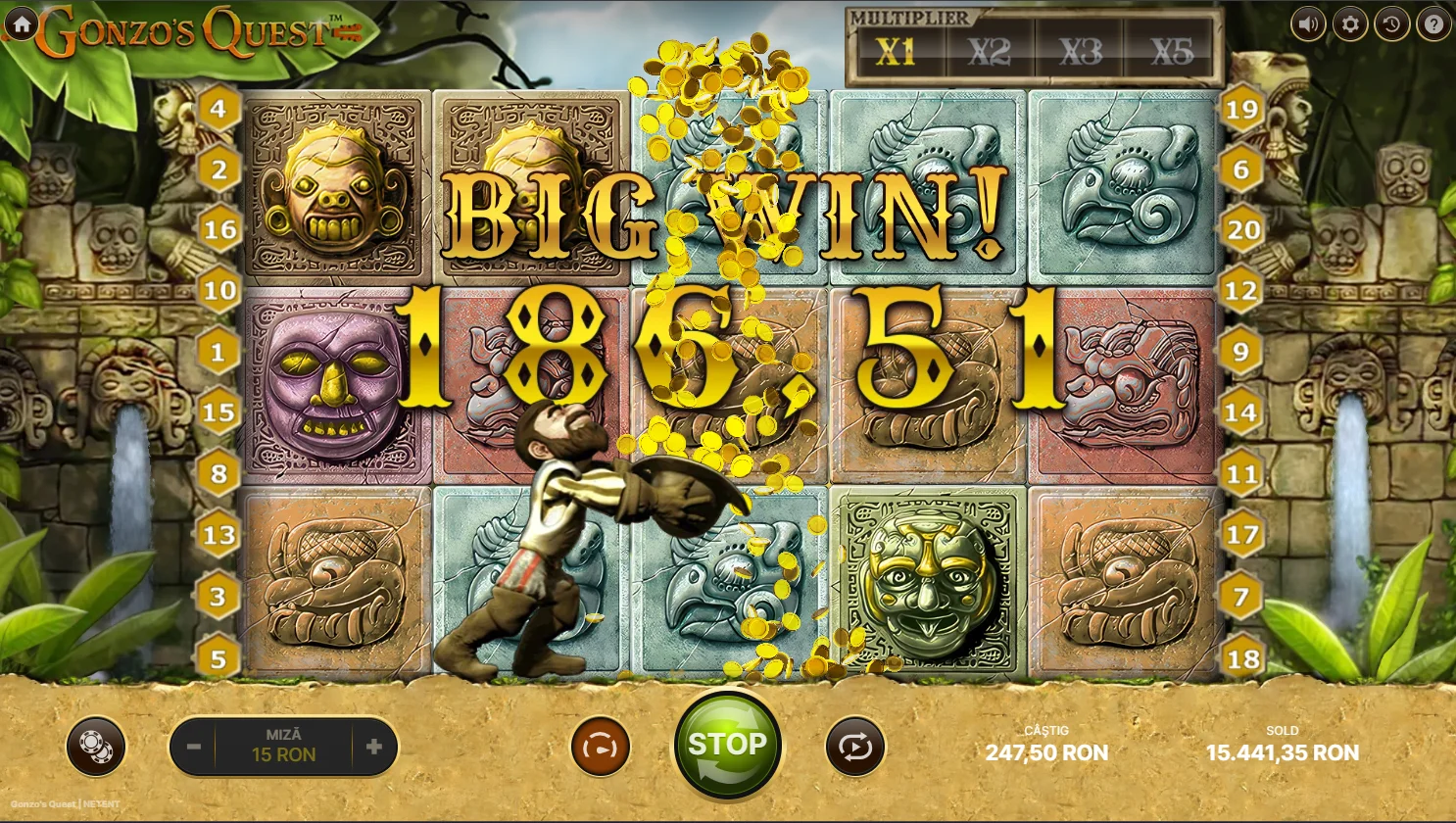The width and height of the screenshot is (1456, 823).
Task: Open the poker chips bet settings
Action: click(x=96, y=747)
